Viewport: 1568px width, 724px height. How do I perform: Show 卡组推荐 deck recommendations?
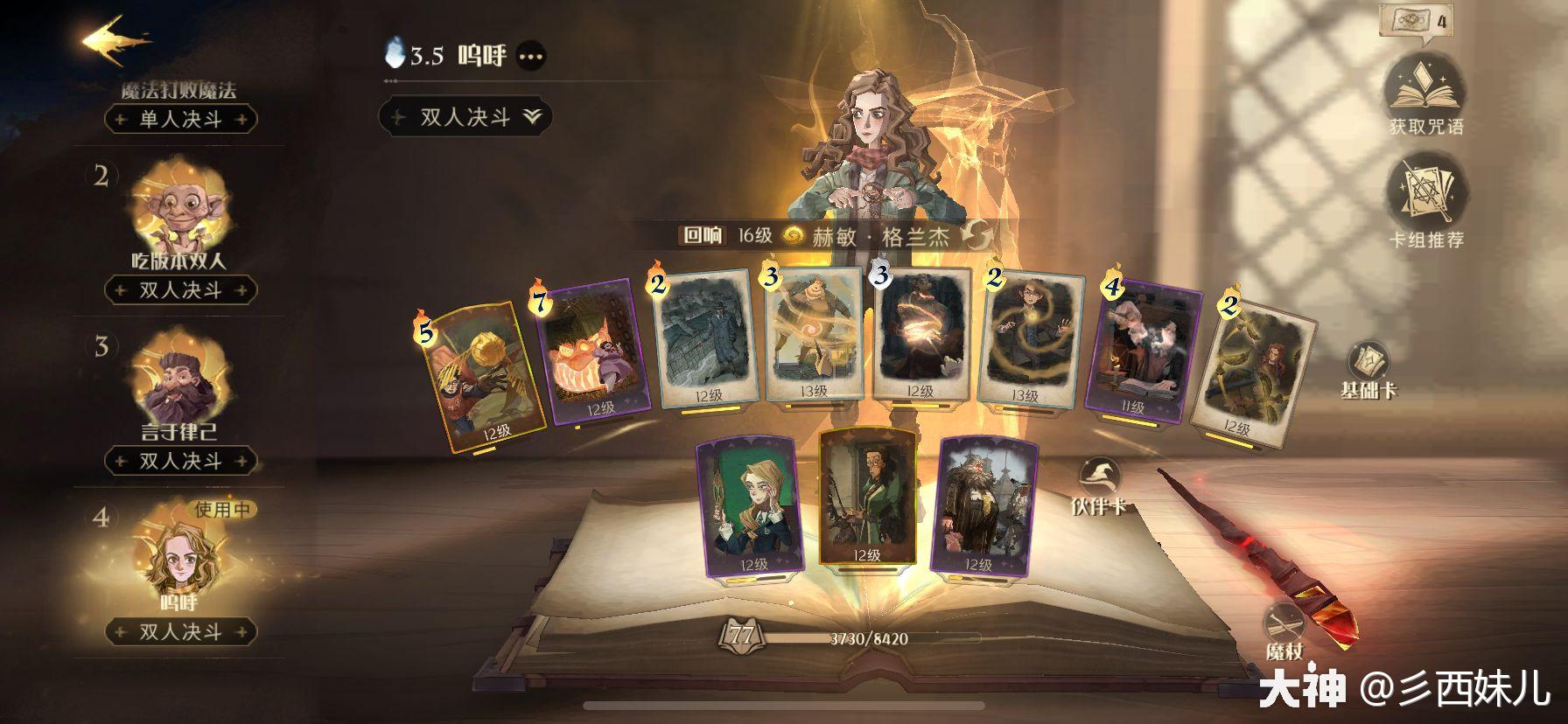point(1425,203)
